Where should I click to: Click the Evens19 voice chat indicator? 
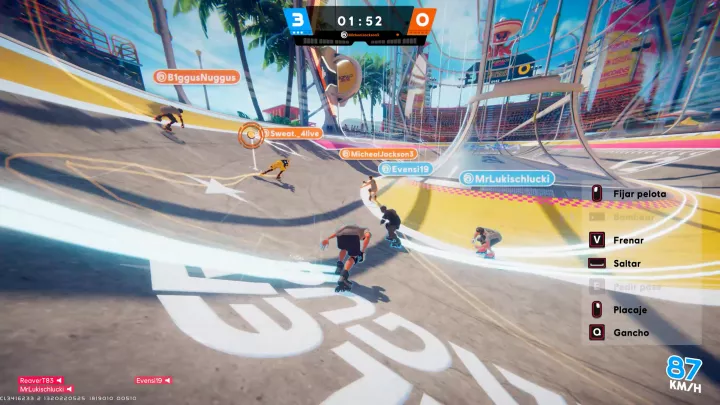[x=153, y=381]
